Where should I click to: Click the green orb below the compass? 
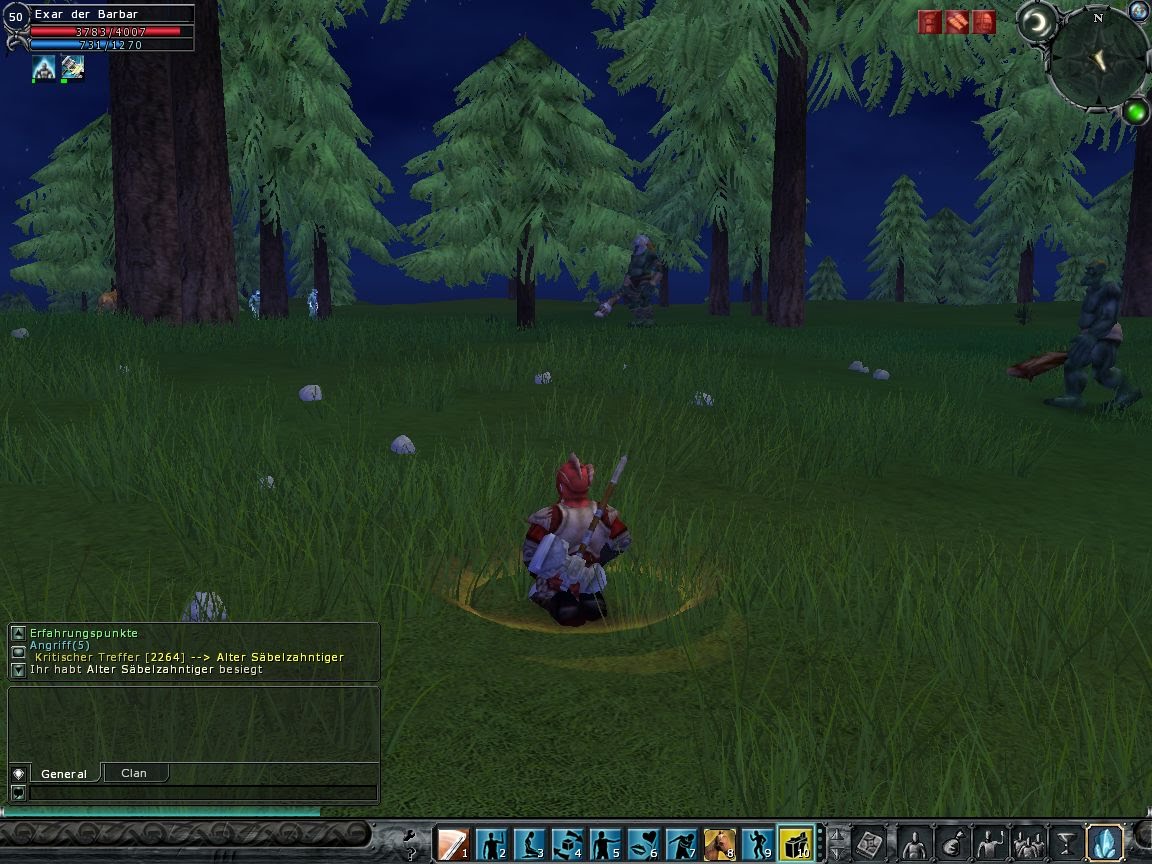coord(1135,111)
